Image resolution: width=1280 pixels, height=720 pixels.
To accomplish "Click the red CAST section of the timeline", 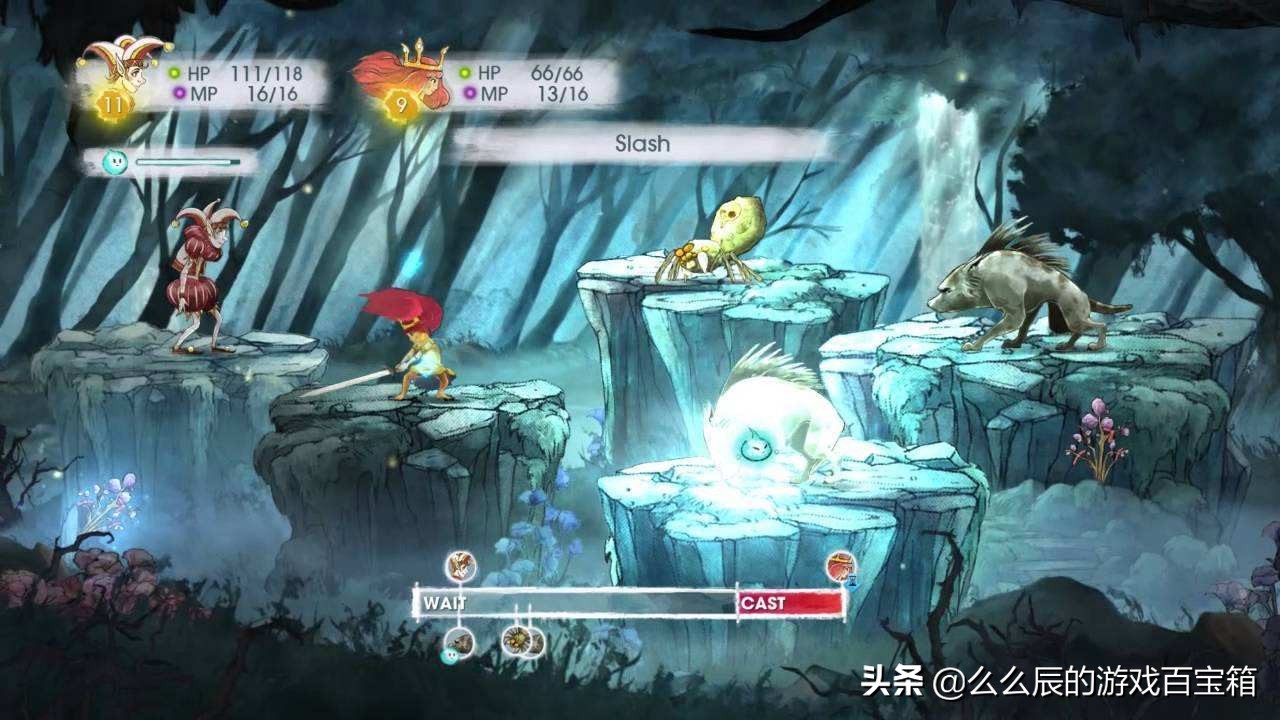I will (790, 603).
